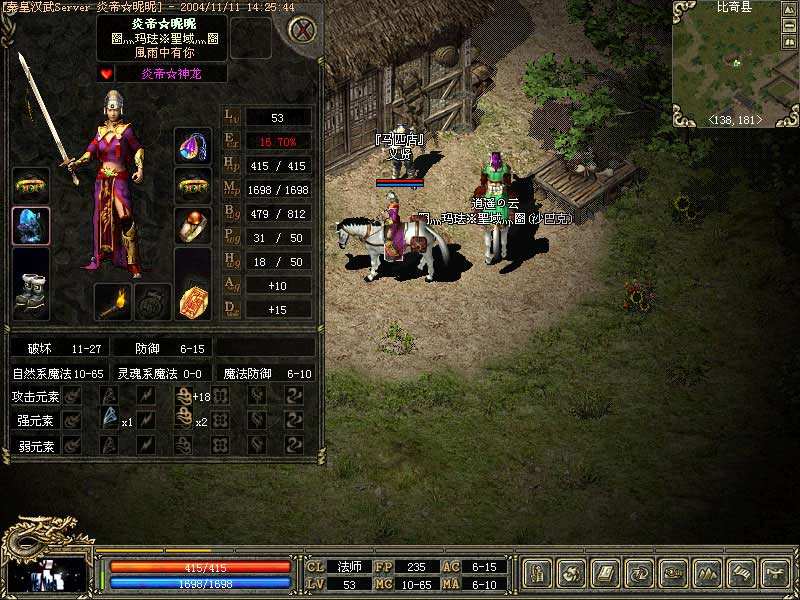
Task: Close the character equipment panel
Action: pos(301,30)
